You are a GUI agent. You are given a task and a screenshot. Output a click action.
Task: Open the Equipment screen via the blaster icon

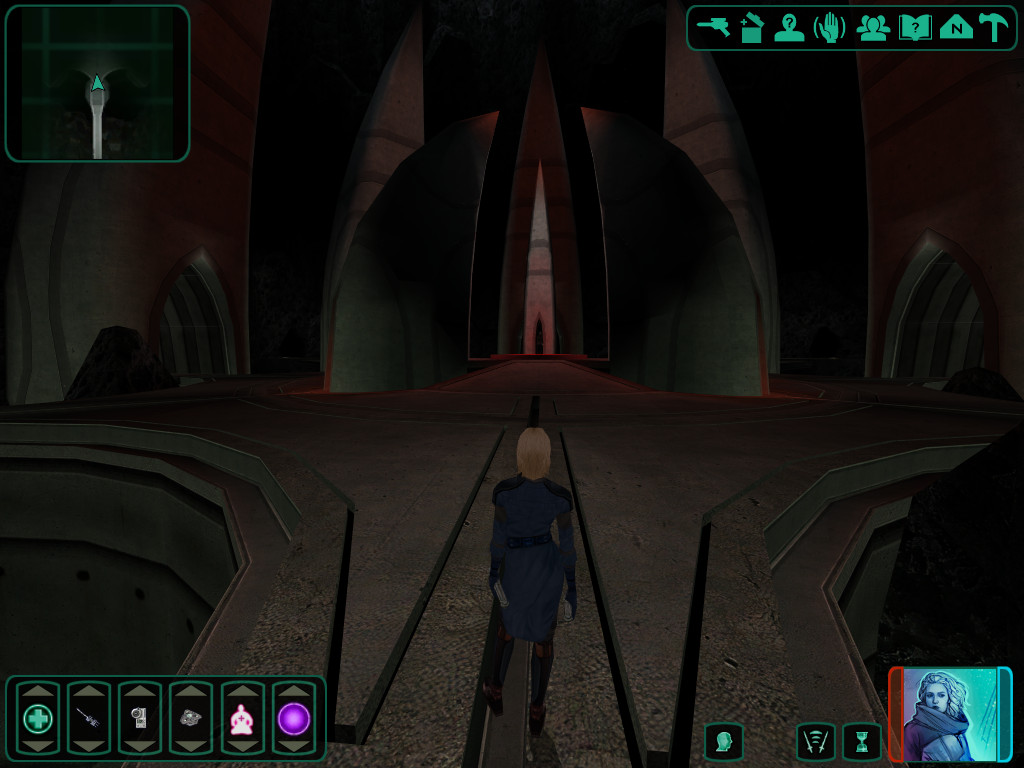coord(713,27)
